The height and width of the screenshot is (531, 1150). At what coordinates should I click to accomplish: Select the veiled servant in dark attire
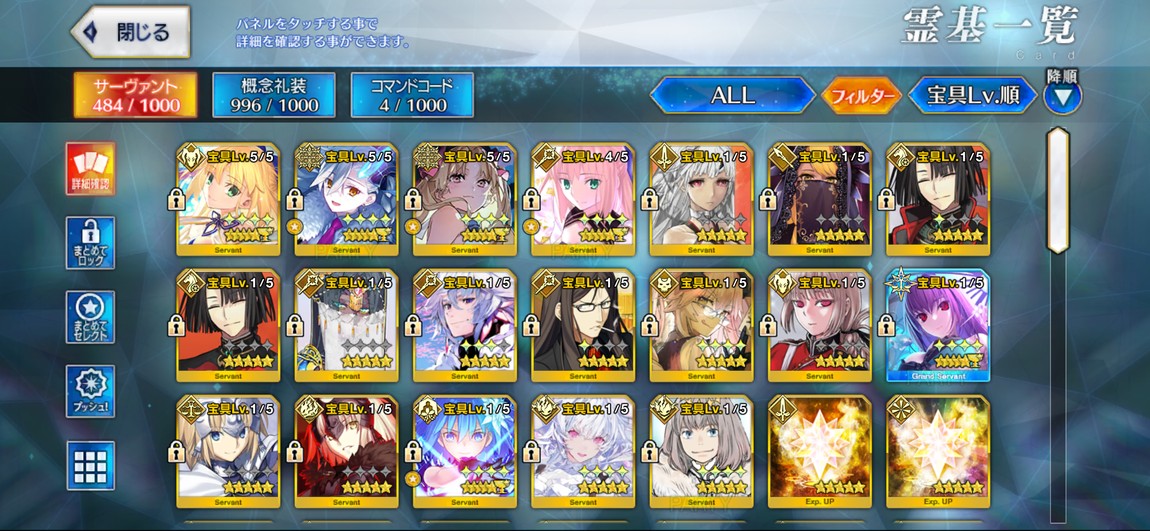click(819, 196)
